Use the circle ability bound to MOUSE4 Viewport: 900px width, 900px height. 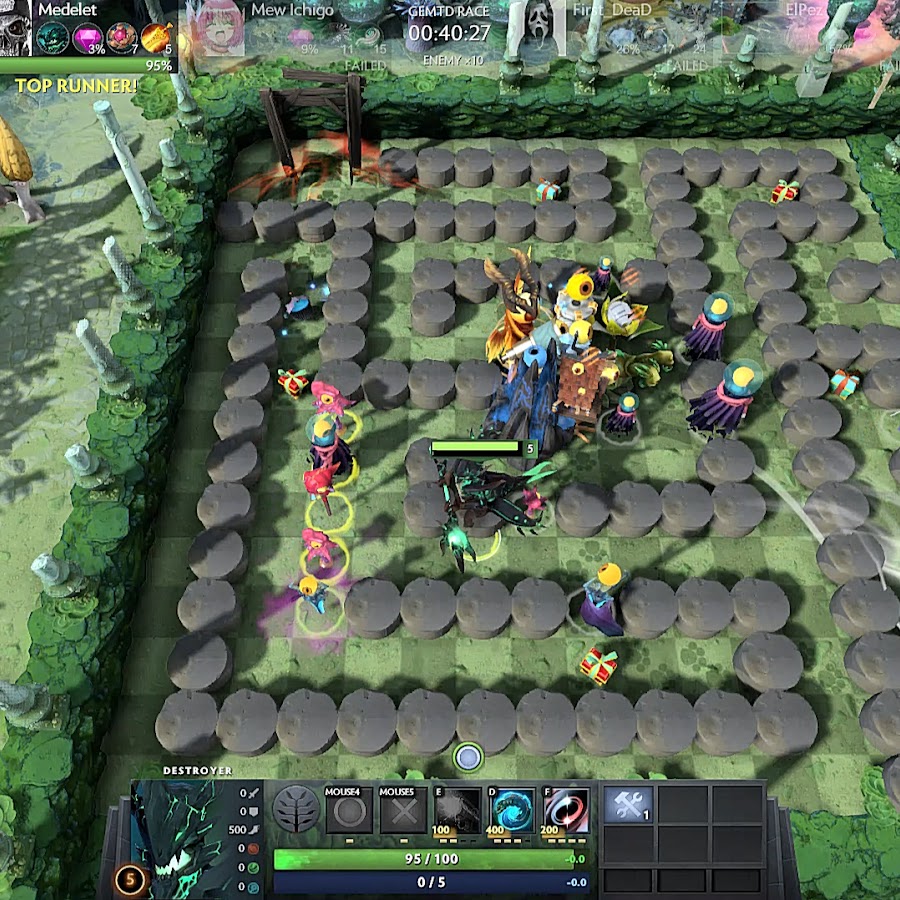[x=348, y=810]
